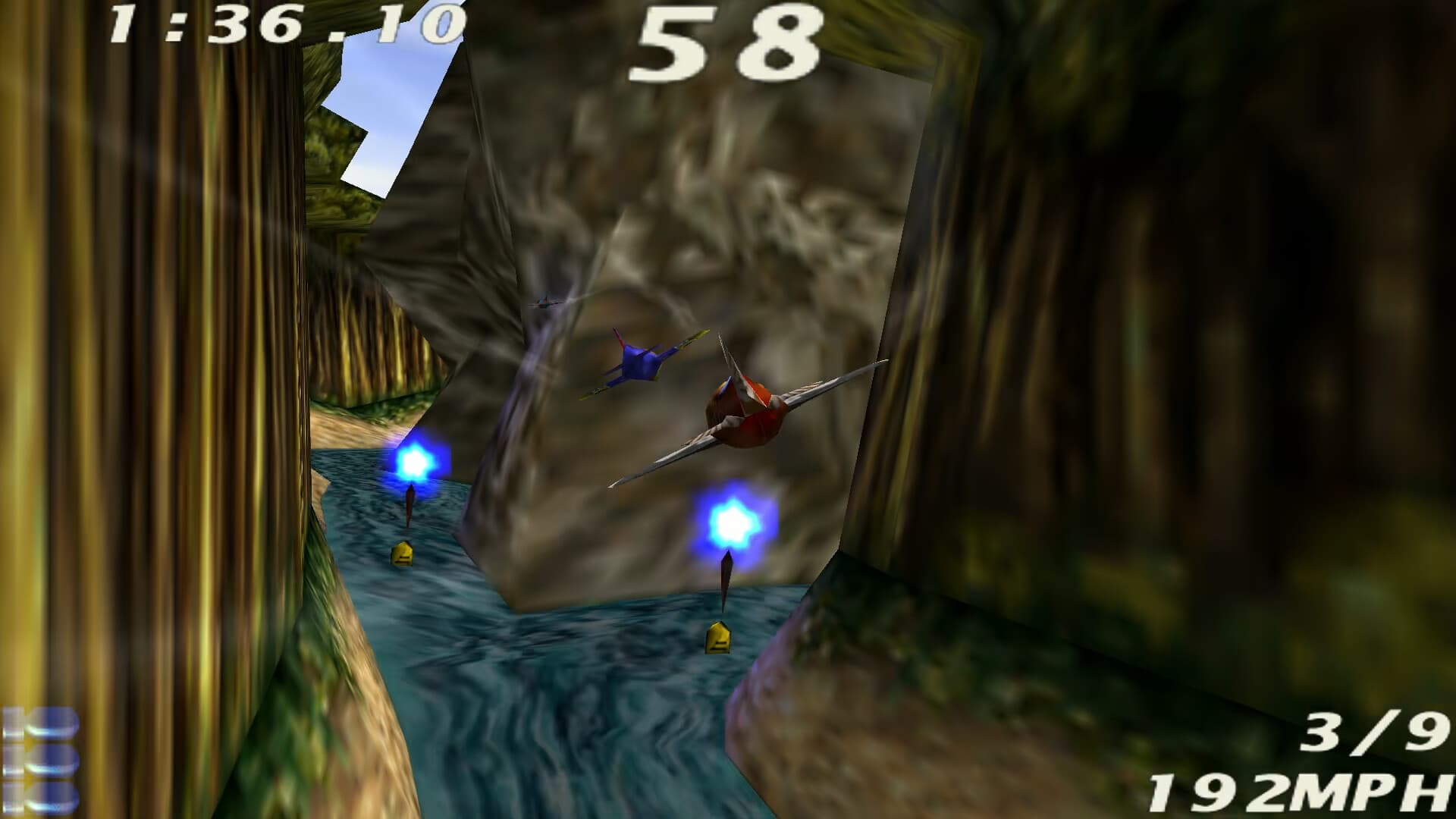The image size is (1456, 819).
Task: Switch focus to the distant plane ahead
Action: (544, 302)
